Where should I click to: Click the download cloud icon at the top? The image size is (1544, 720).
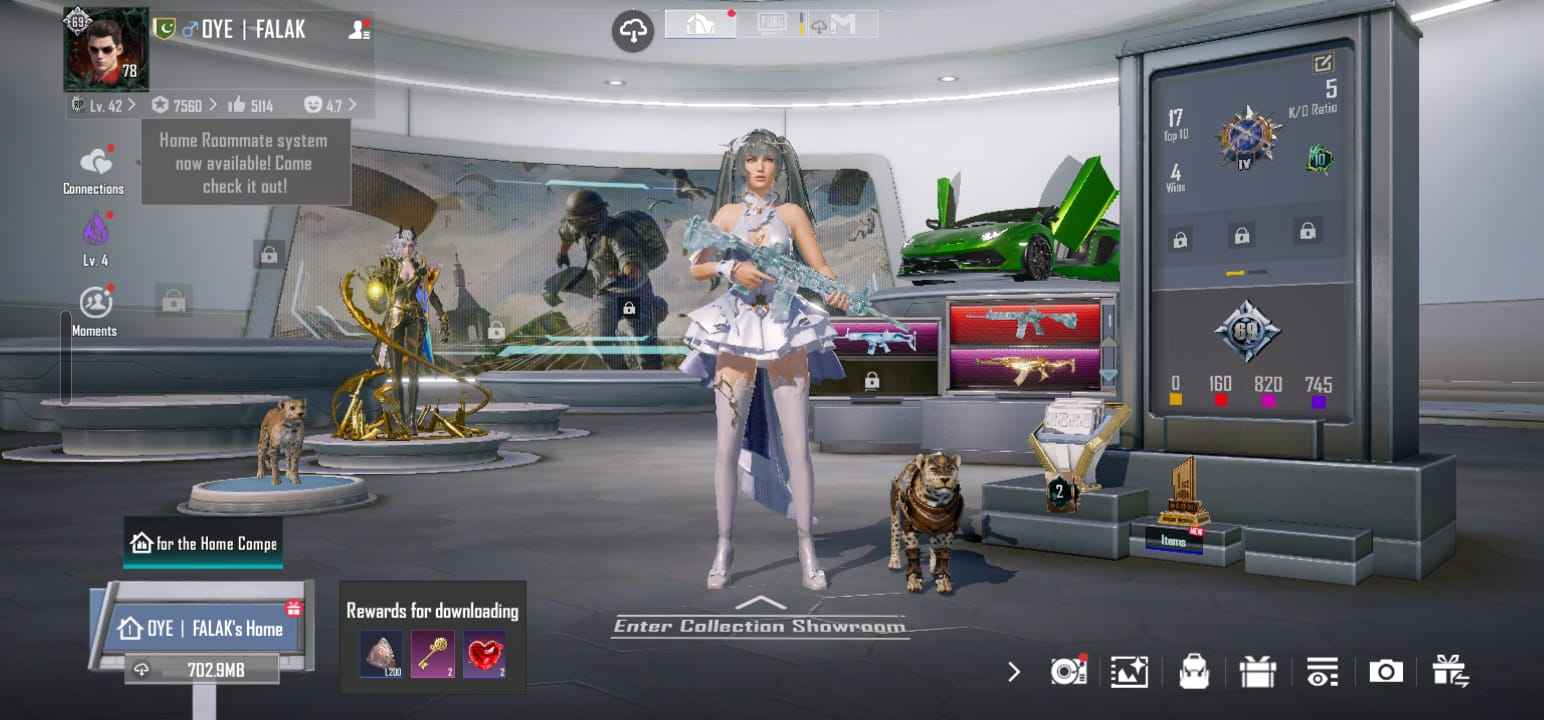tap(630, 30)
